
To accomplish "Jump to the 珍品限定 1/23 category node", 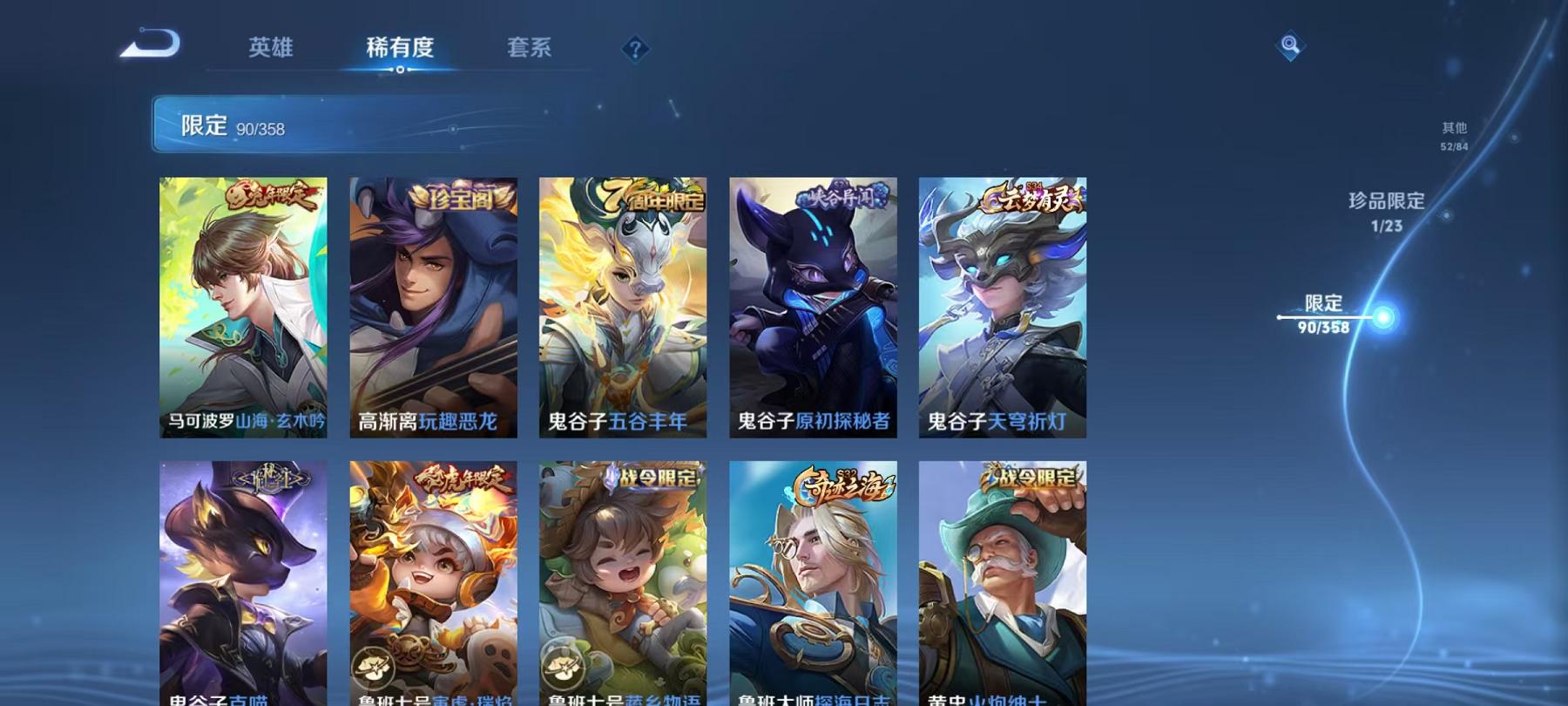I will point(1387,212).
